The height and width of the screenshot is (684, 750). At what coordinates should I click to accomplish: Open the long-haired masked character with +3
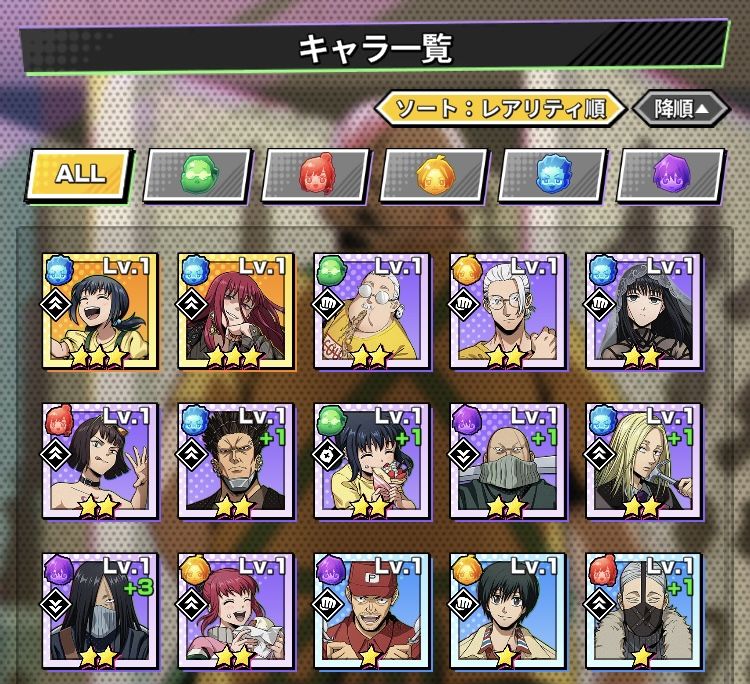point(99,610)
